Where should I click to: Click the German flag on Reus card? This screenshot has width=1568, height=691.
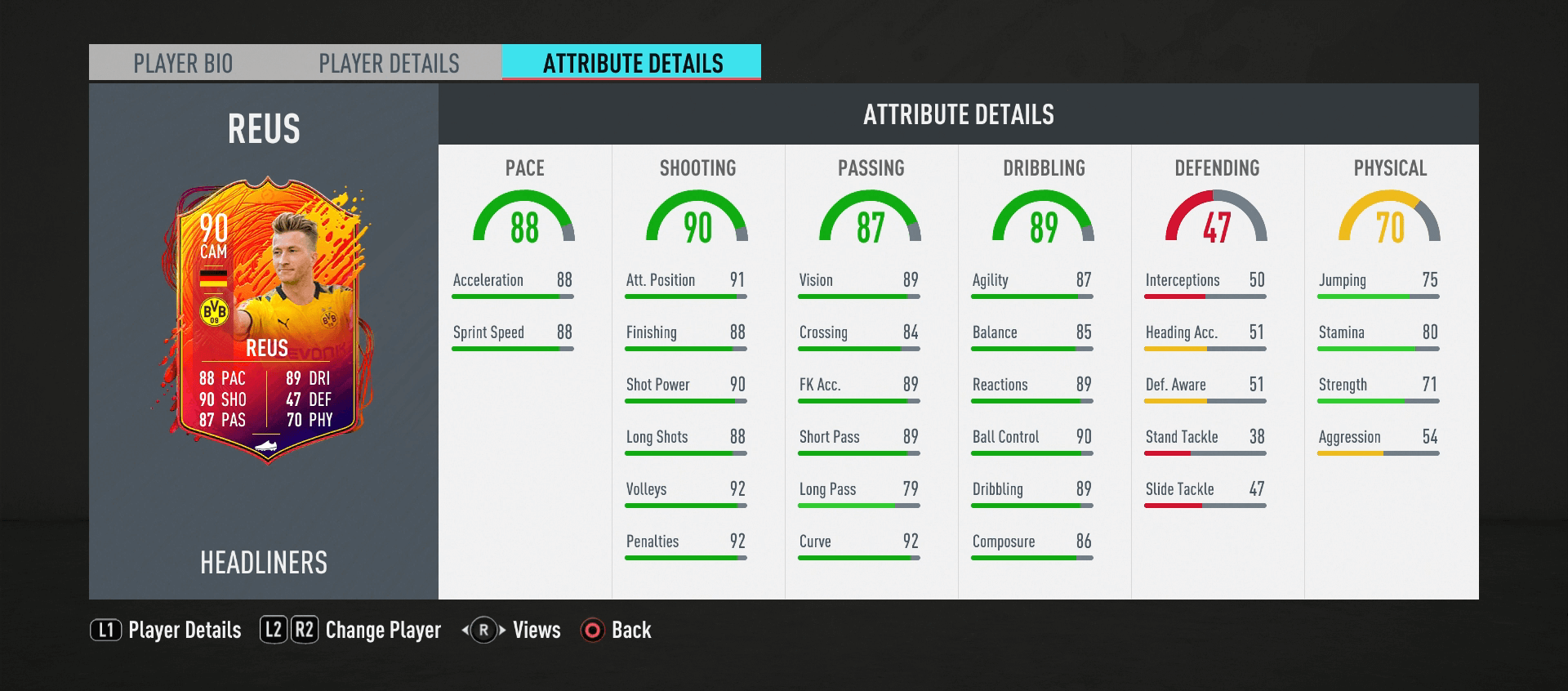click(x=214, y=277)
